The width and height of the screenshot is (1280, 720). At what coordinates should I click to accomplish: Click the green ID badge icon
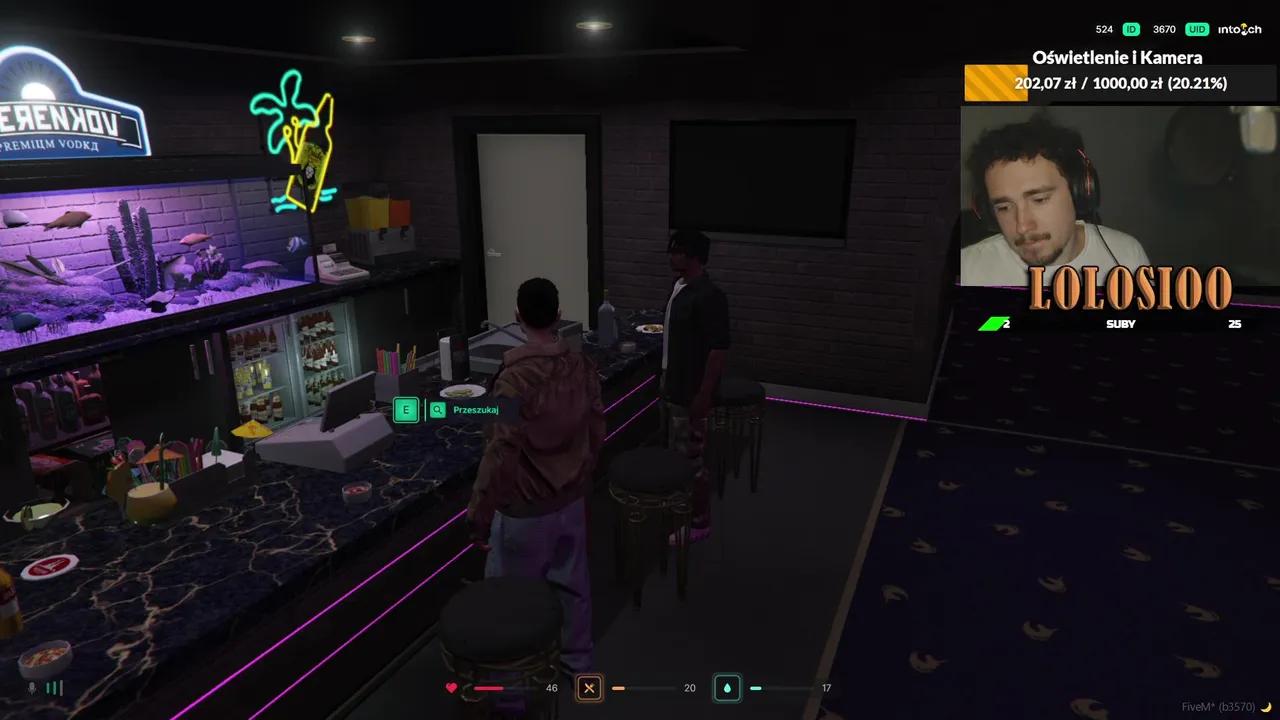(1130, 29)
